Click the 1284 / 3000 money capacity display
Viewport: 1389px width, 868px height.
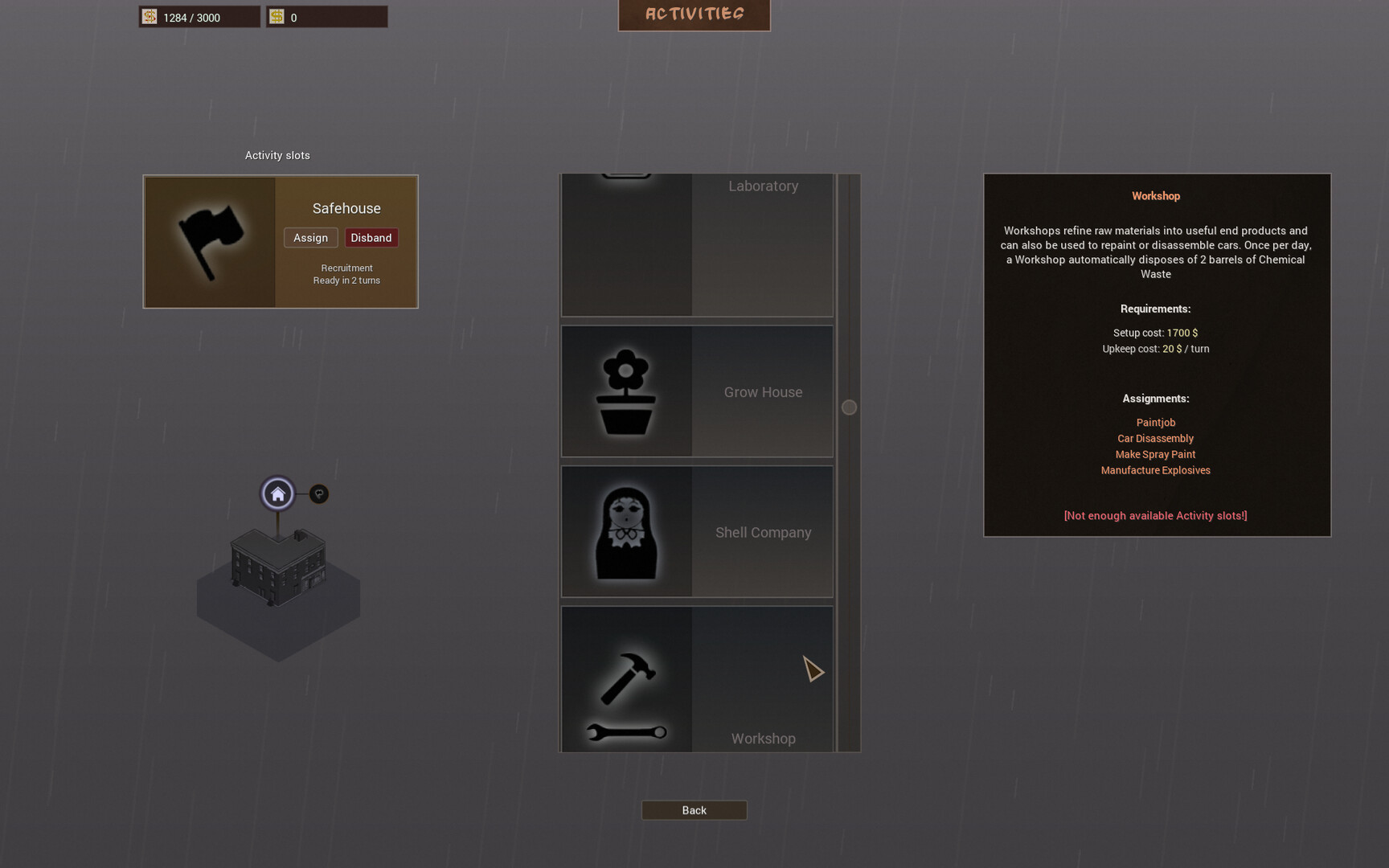point(199,16)
